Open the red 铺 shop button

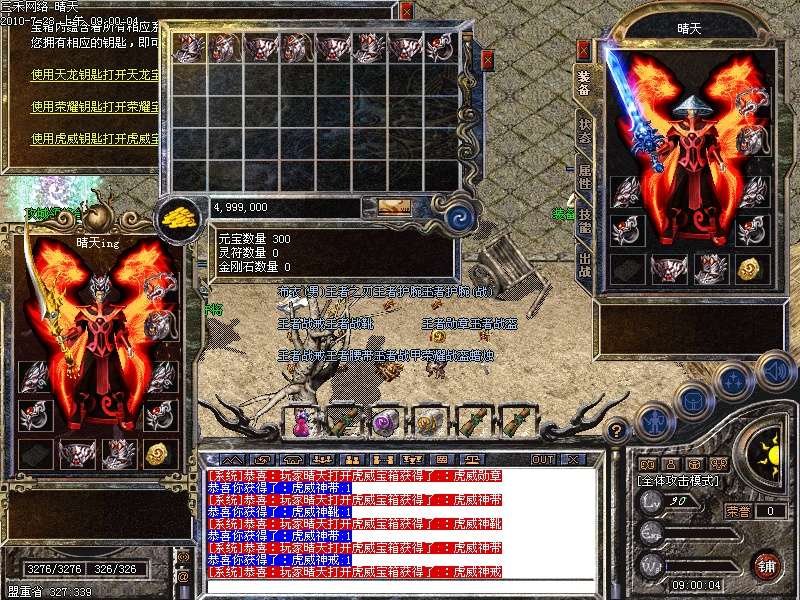coord(767,564)
